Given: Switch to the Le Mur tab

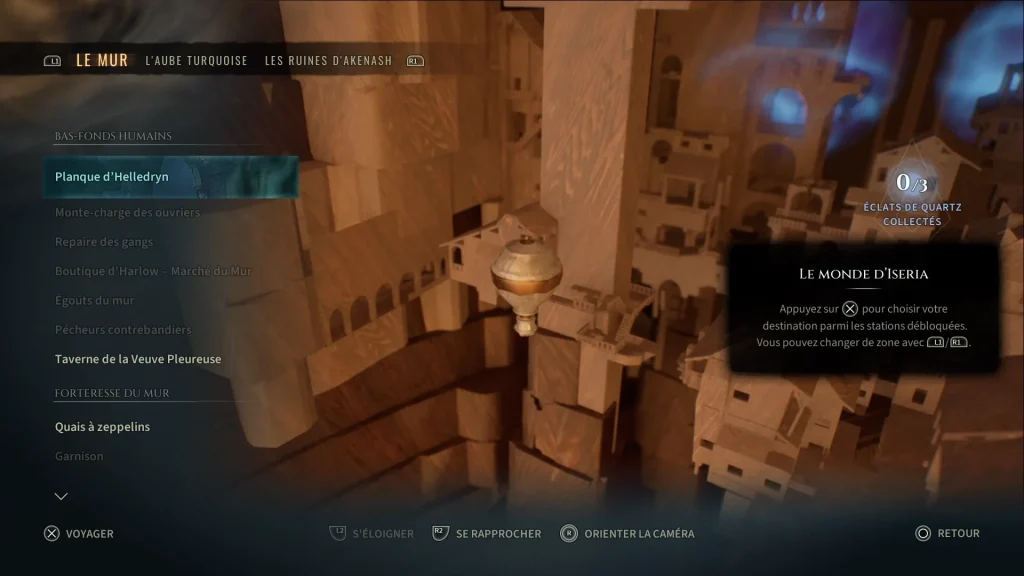Looking at the screenshot, I should click(102, 60).
